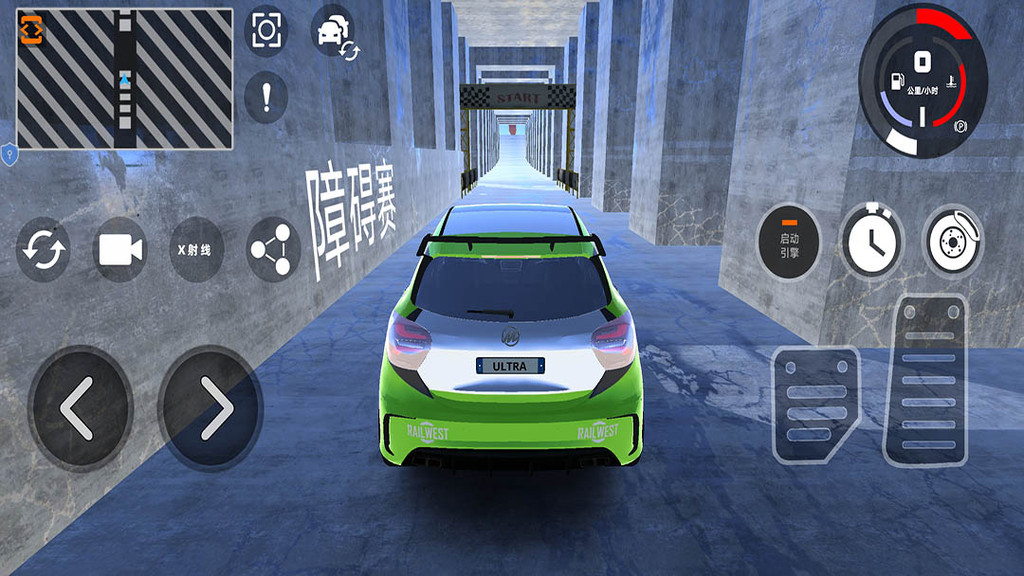The width and height of the screenshot is (1024, 576).
Task: Step on the tall accelerator pedal
Action: pos(926,379)
